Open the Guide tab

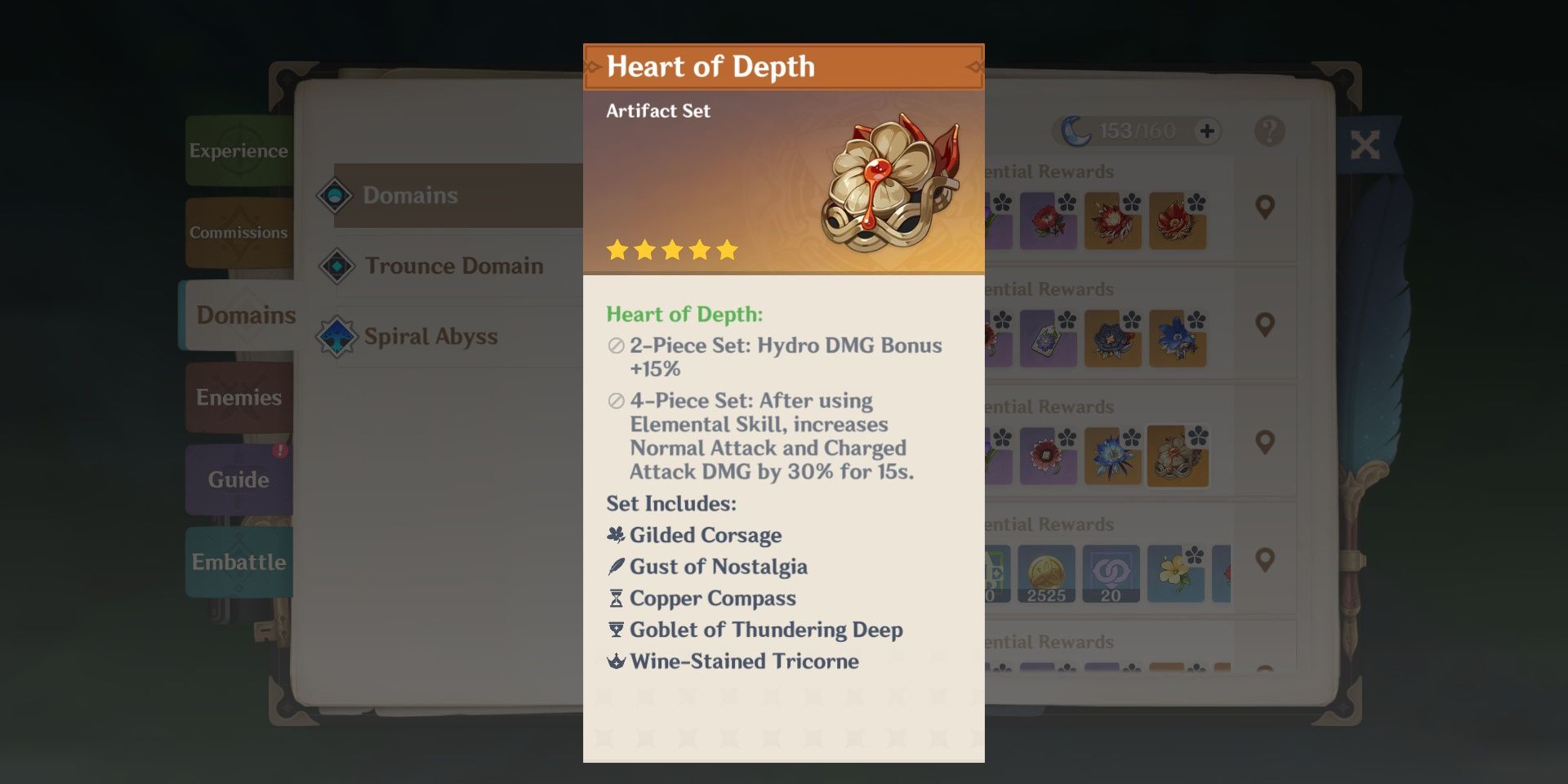pos(238,479)
